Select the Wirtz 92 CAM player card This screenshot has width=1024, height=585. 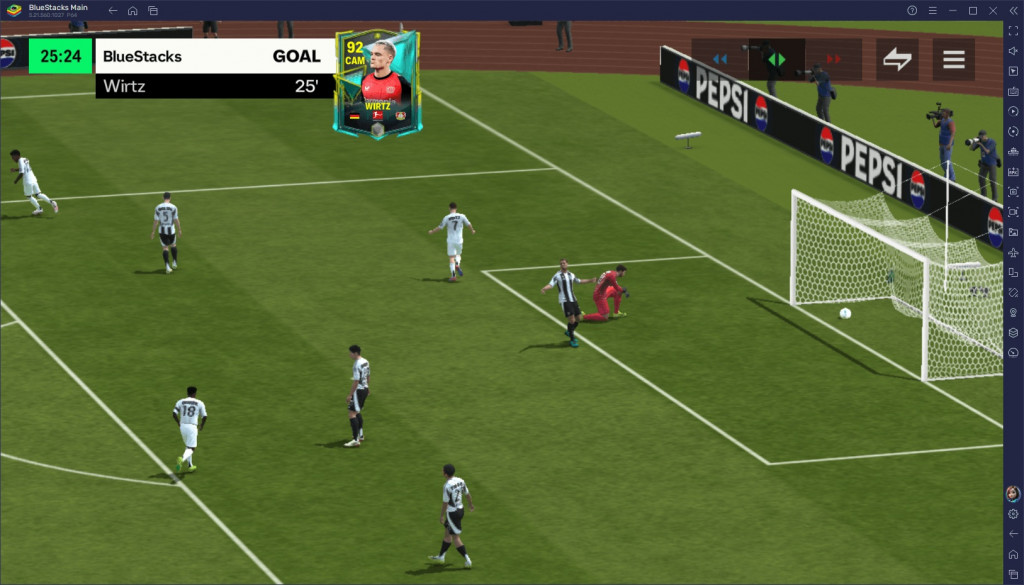[x=378, y=84]
